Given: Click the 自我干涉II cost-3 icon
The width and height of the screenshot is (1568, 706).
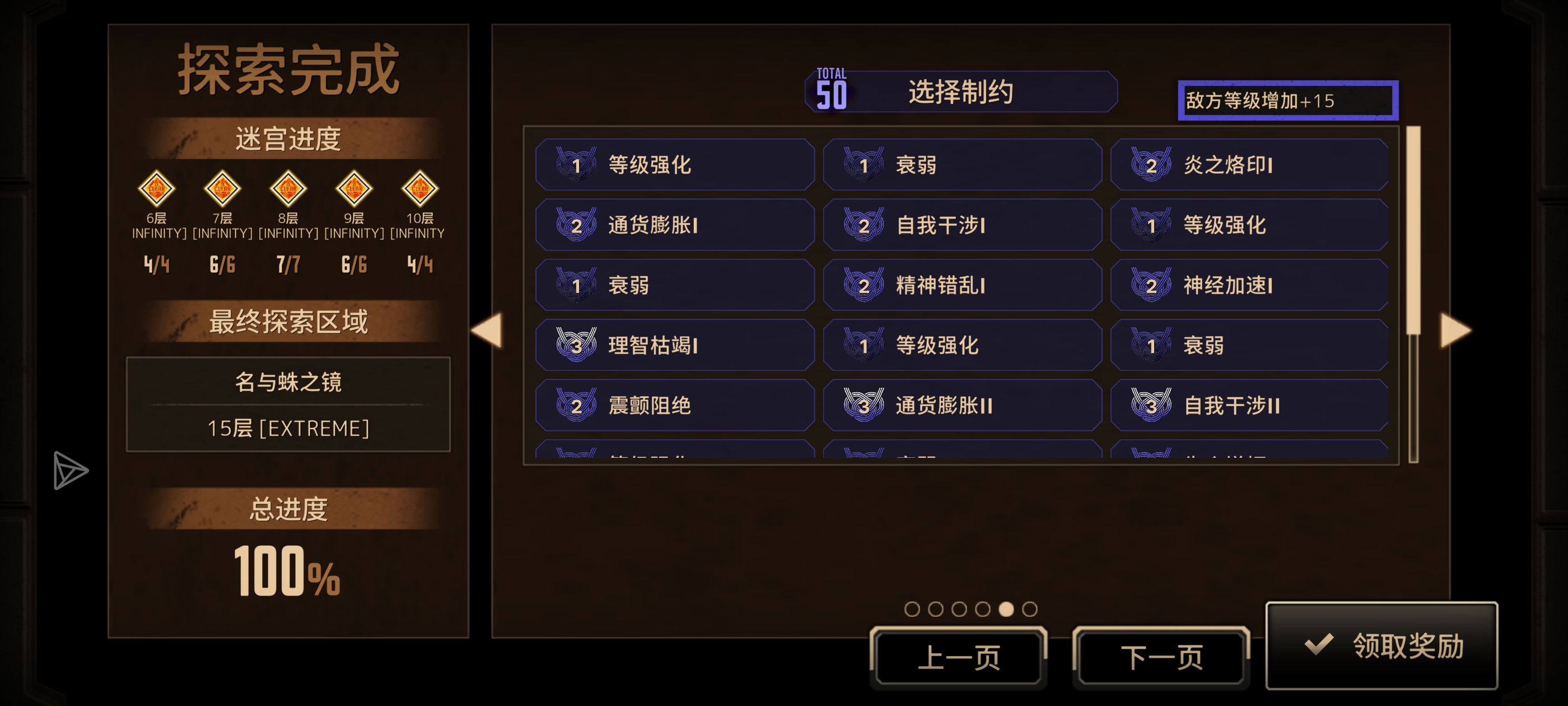Looking at the screenshot, I should tap(1152, 405).
